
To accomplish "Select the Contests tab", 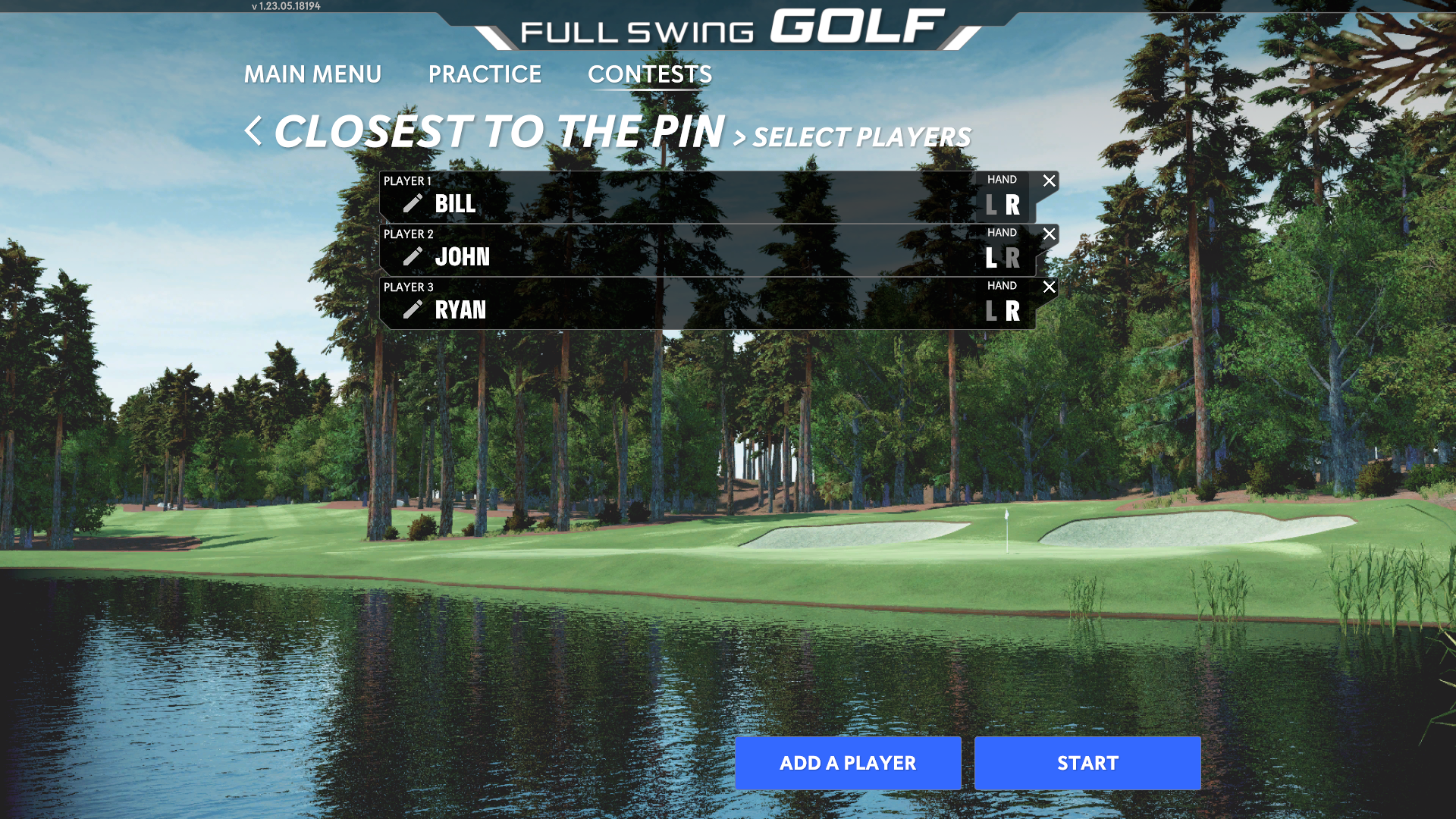I will (650, 74).
